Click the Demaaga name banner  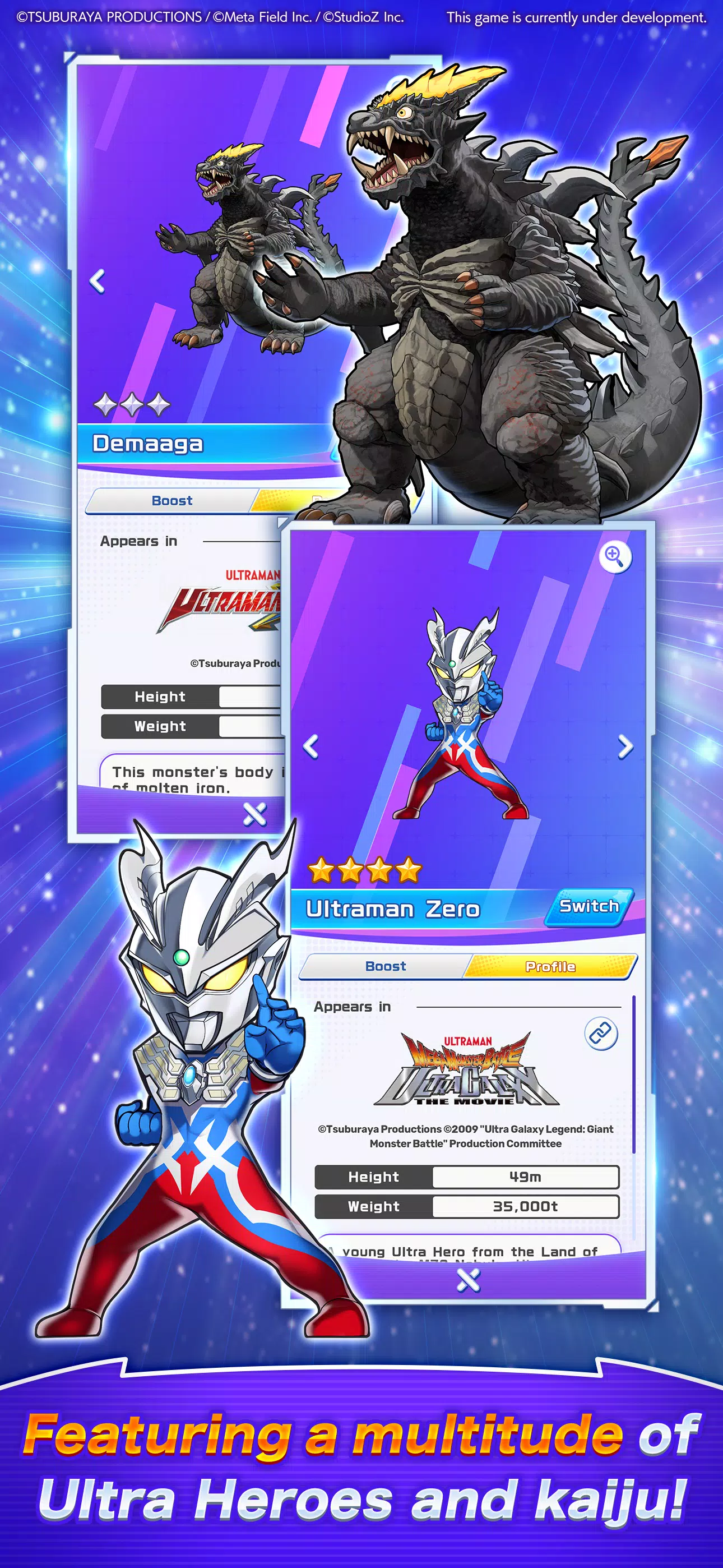click(148, 444)
